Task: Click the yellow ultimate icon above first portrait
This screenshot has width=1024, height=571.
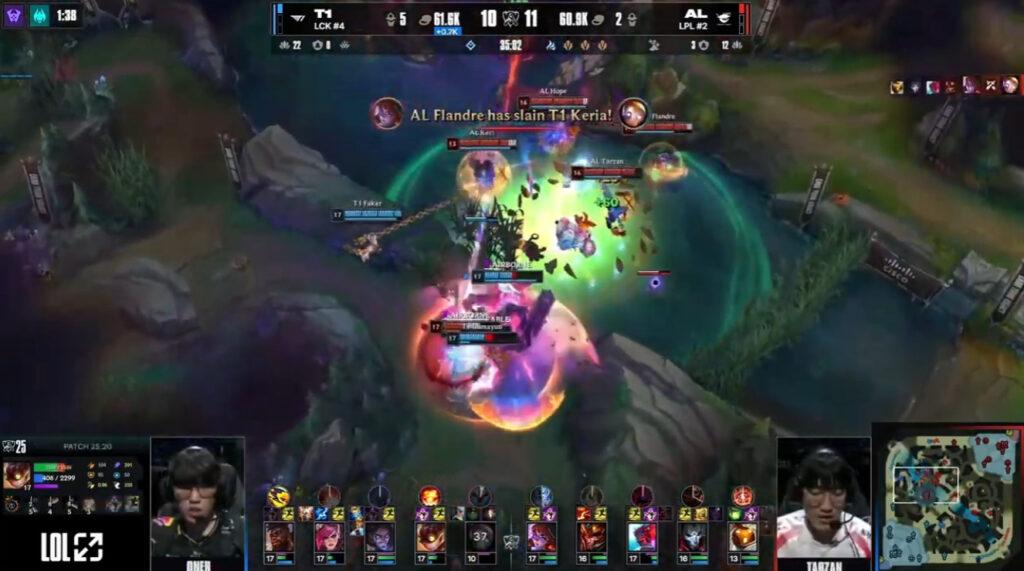Action: (x=278, y=495)
